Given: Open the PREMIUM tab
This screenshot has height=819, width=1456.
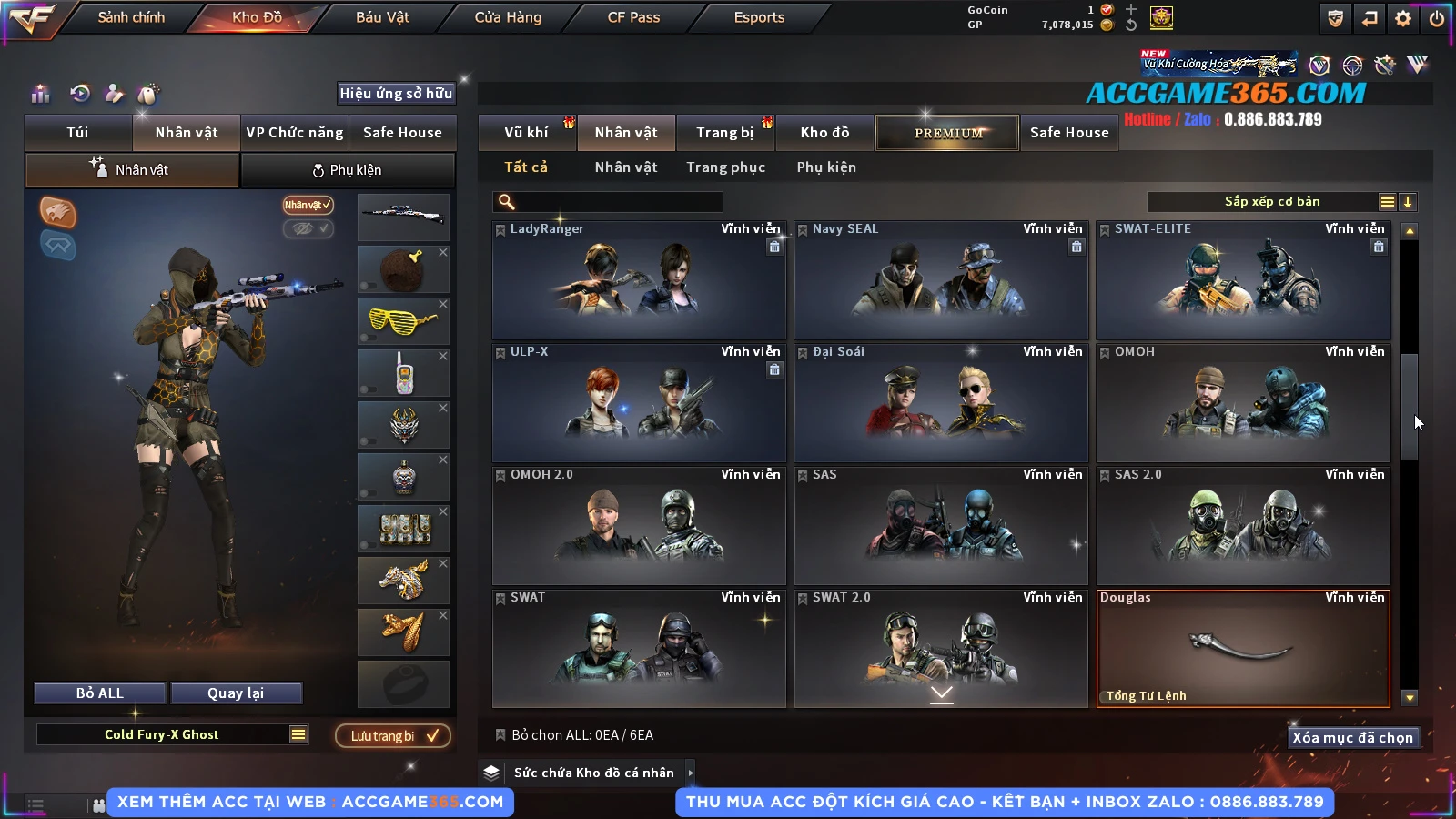Looking at the screenshot, I should 947,133.
